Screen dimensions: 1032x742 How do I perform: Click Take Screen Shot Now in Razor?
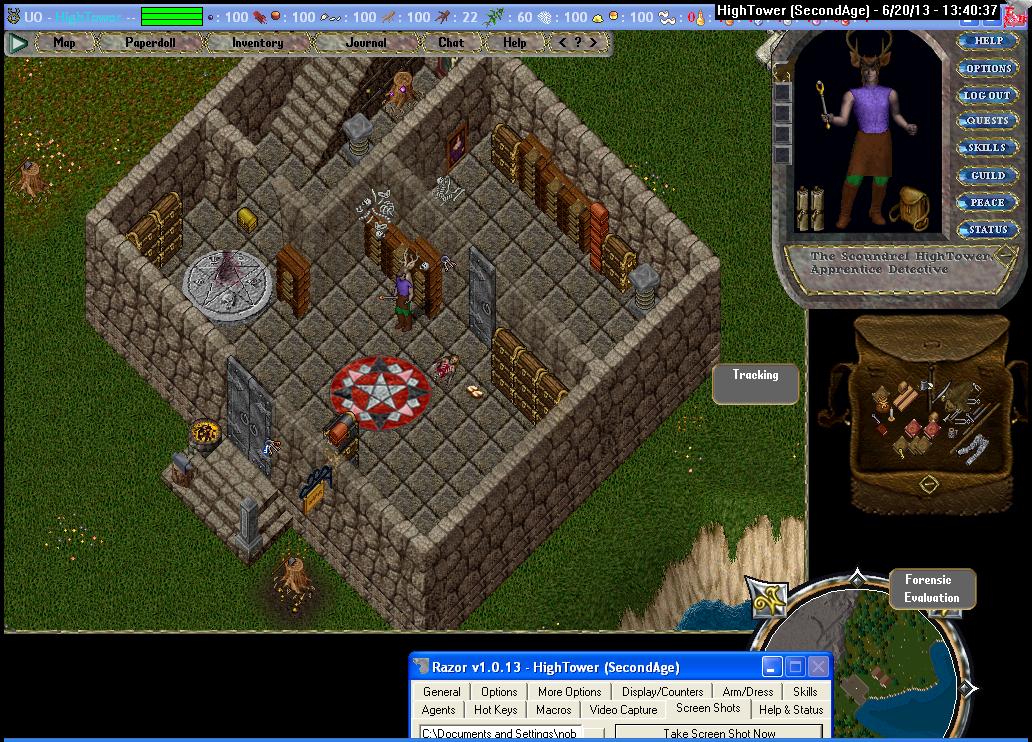719,733
